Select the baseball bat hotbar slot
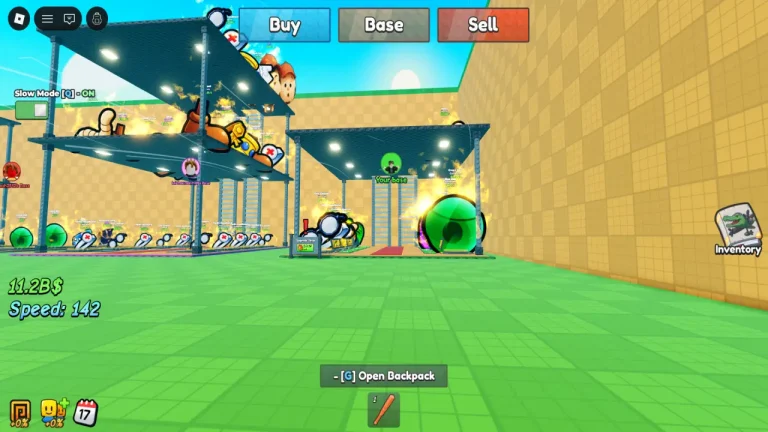The height and width of the screenshot is (432, 768). click(384, 410)
